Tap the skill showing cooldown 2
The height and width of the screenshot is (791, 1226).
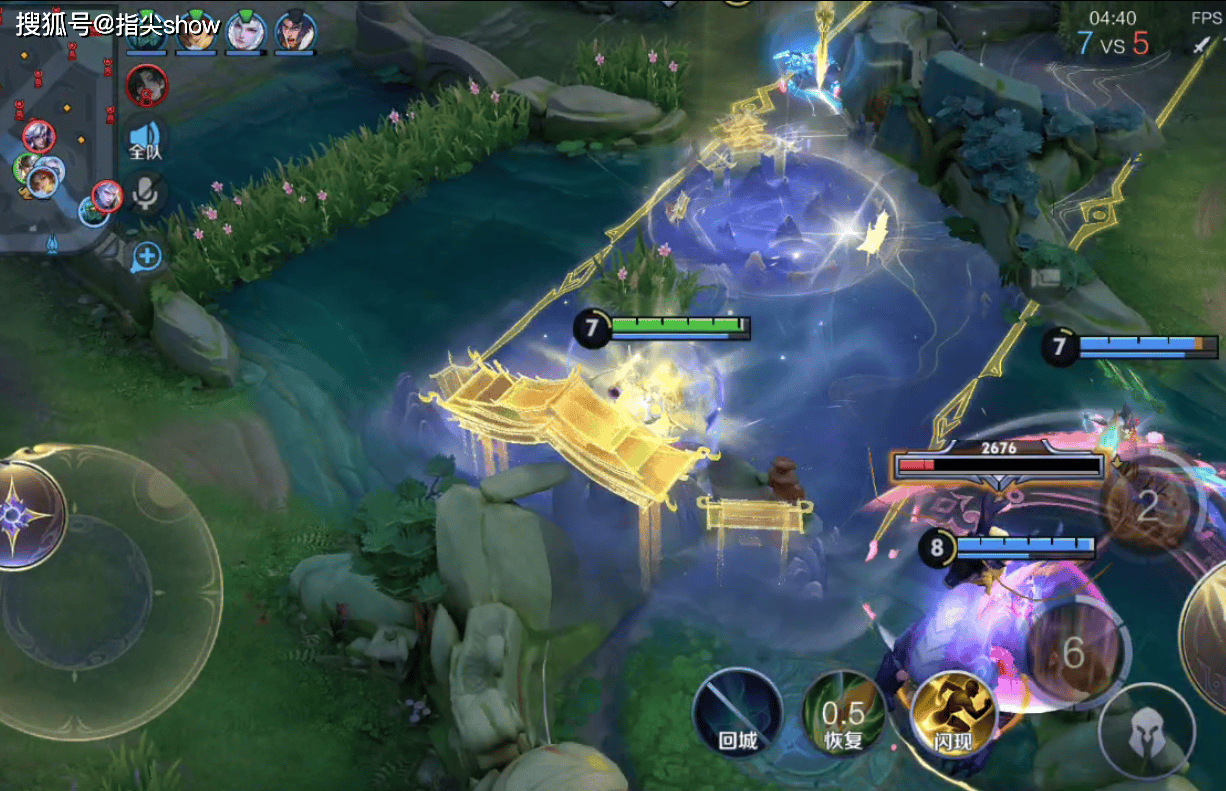tap(1148, 506)
